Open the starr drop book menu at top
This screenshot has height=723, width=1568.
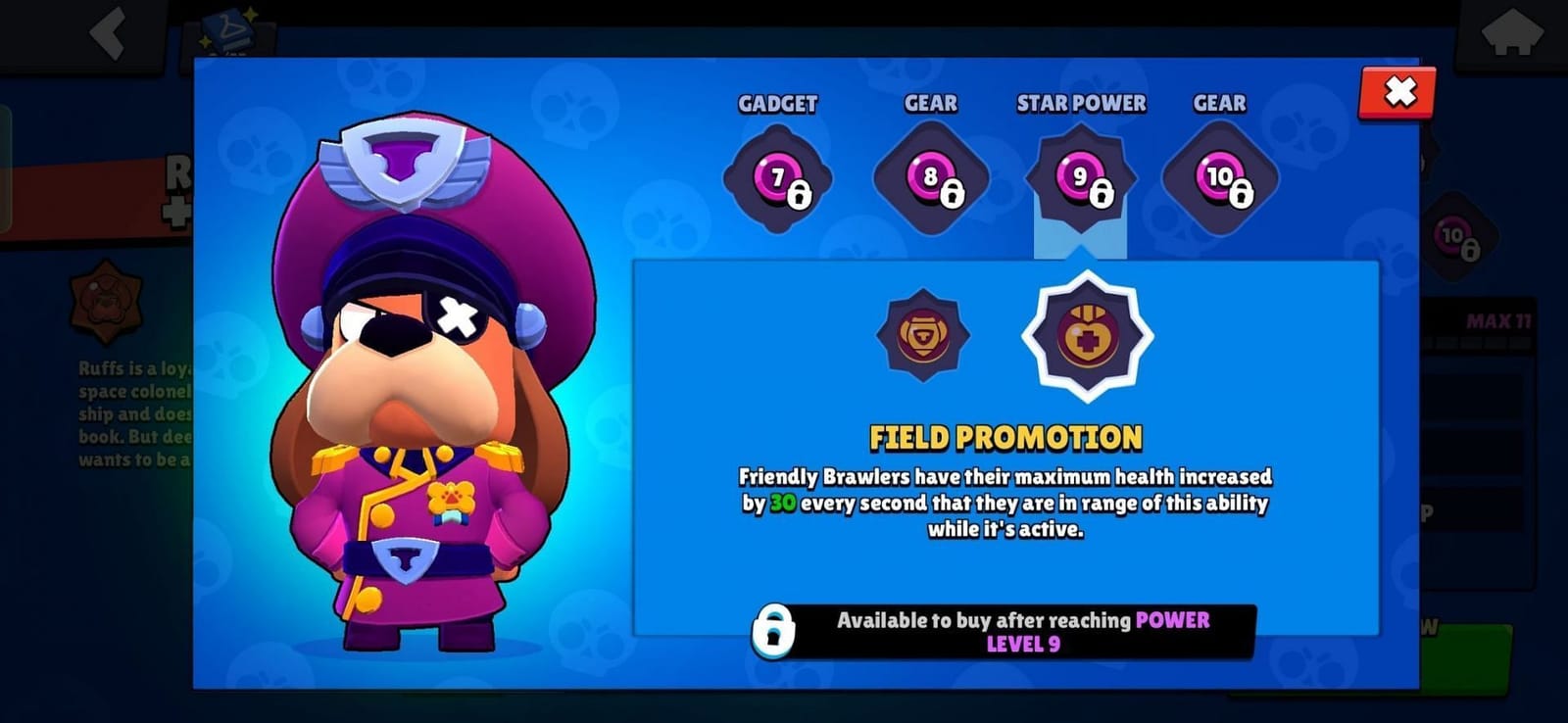coord(227,29)
